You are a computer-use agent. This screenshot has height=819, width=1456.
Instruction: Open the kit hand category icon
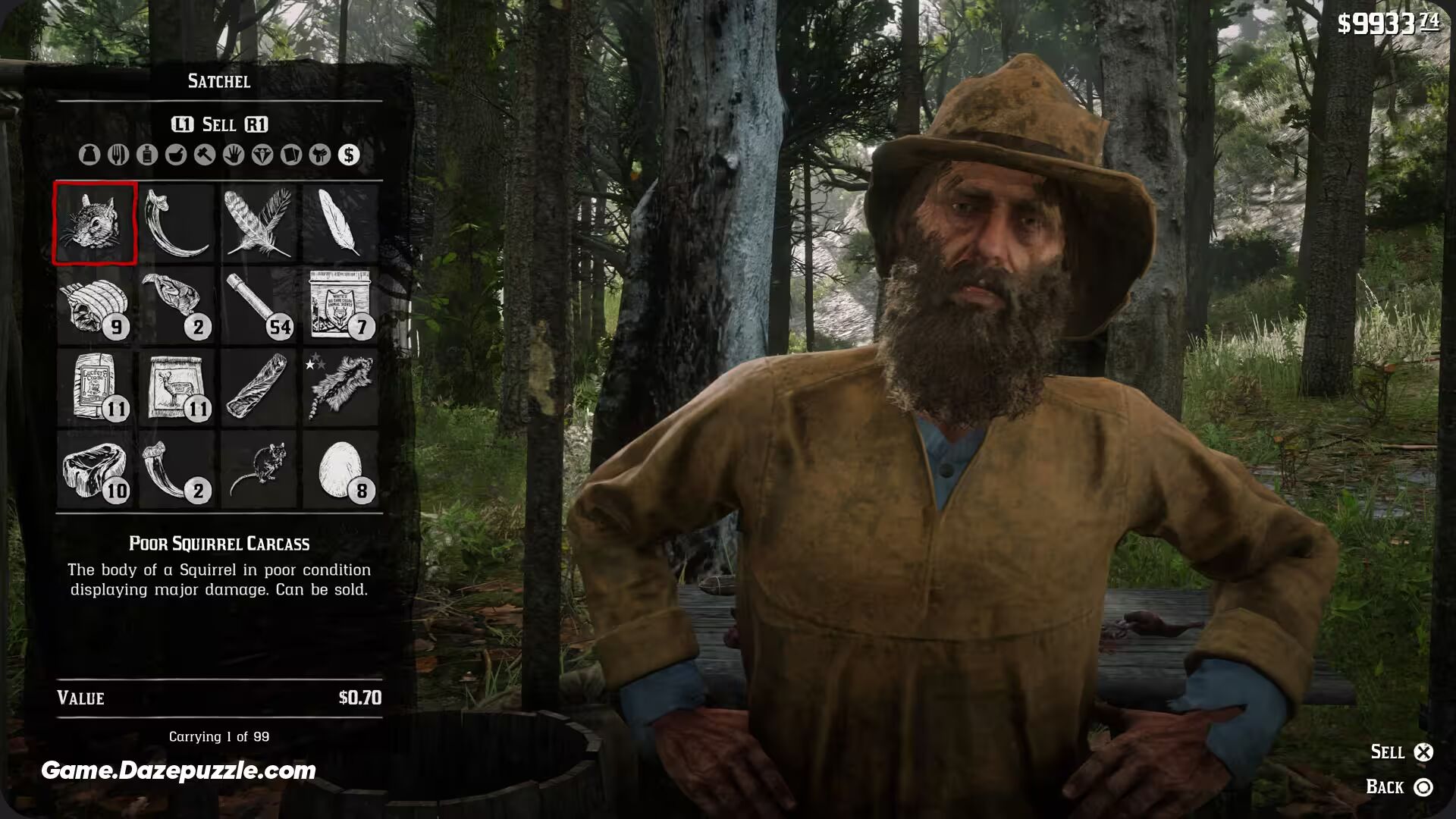click(233, 155)
